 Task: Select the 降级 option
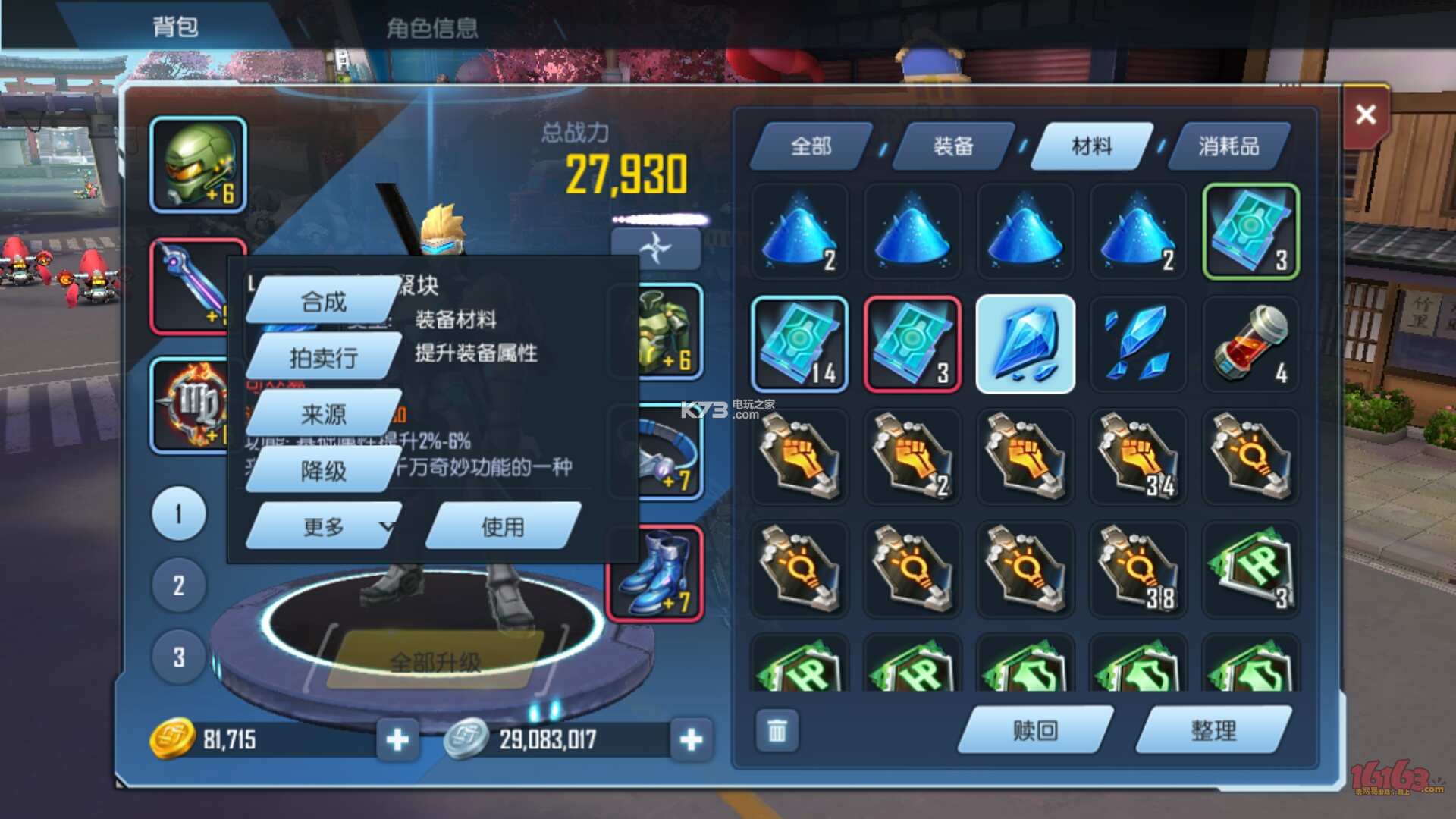[x=323, y=471]
